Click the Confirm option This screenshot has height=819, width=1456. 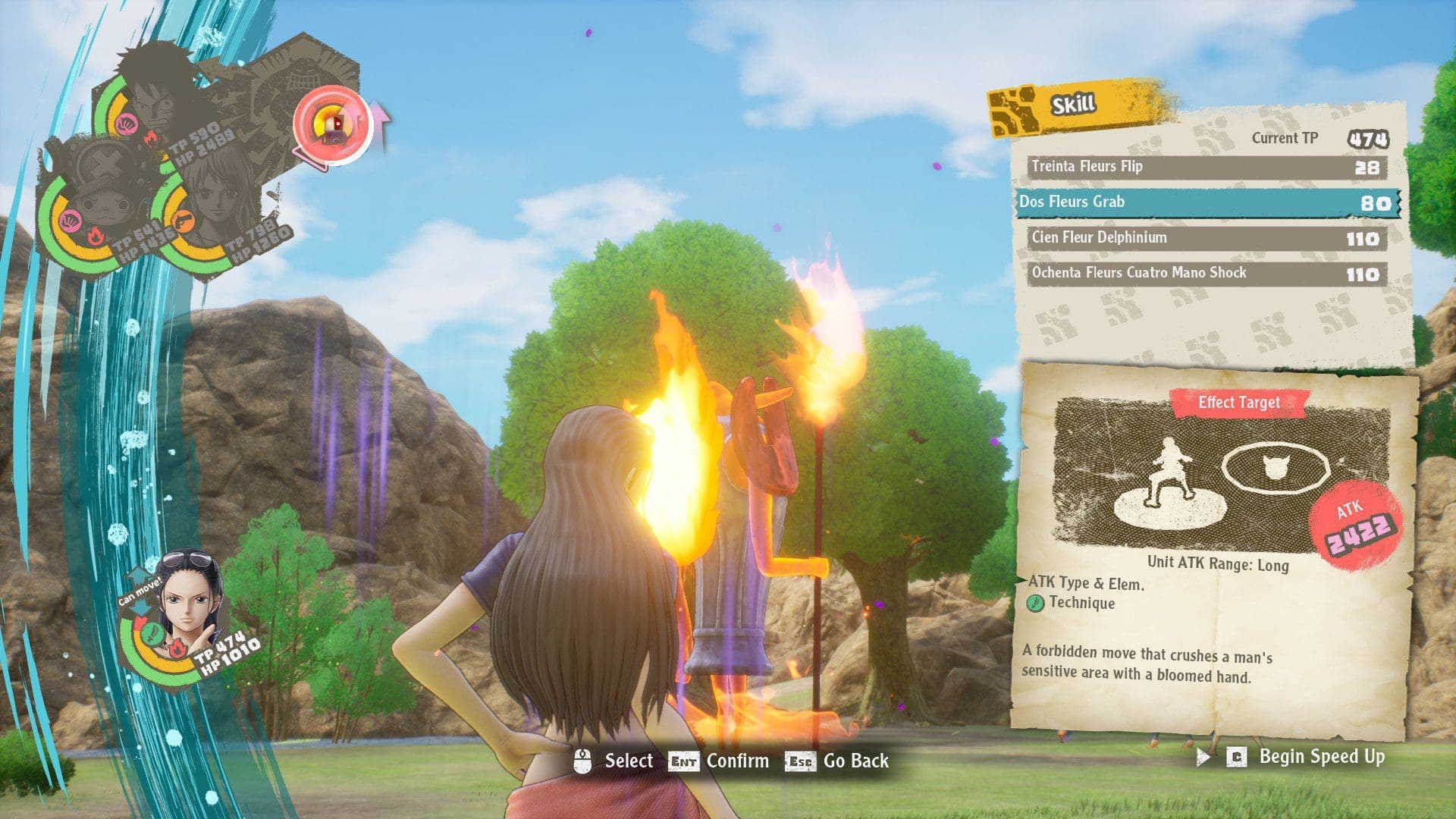[736, 761]
